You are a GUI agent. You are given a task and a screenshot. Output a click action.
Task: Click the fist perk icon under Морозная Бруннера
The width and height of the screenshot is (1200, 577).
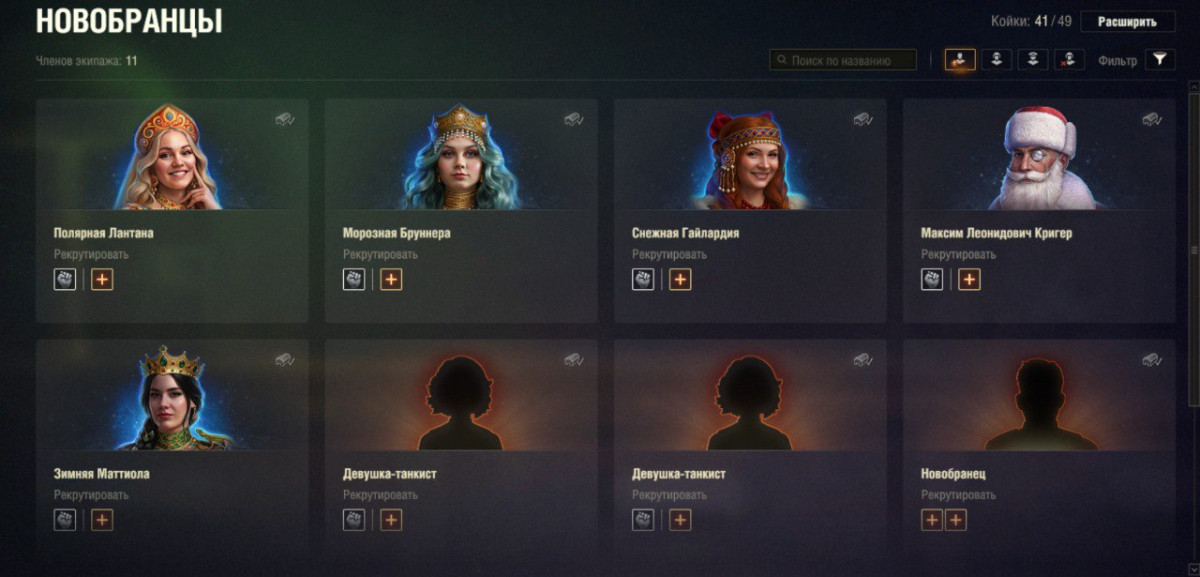point(354,280)
